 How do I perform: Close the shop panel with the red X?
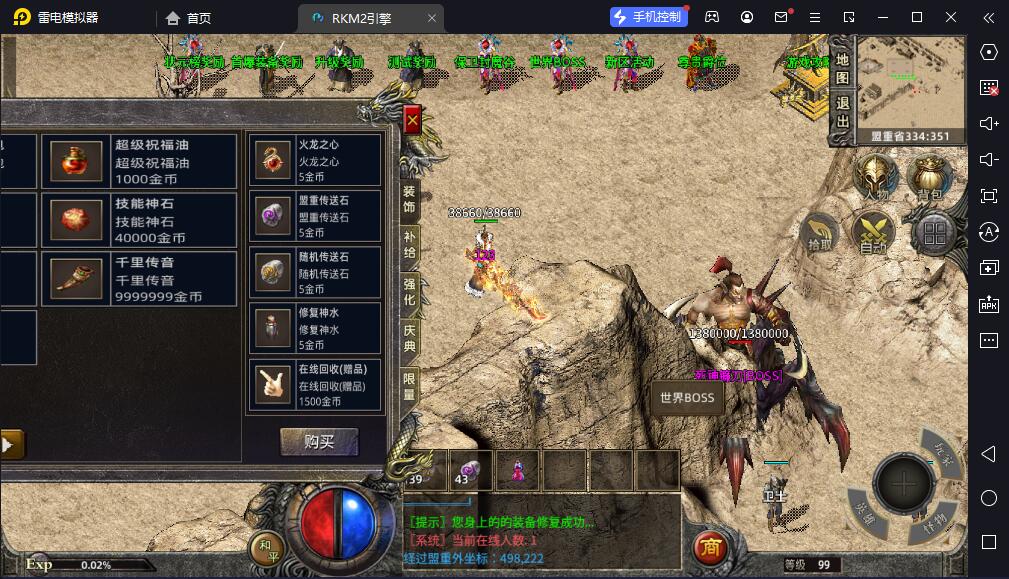(x=412, y=120)
